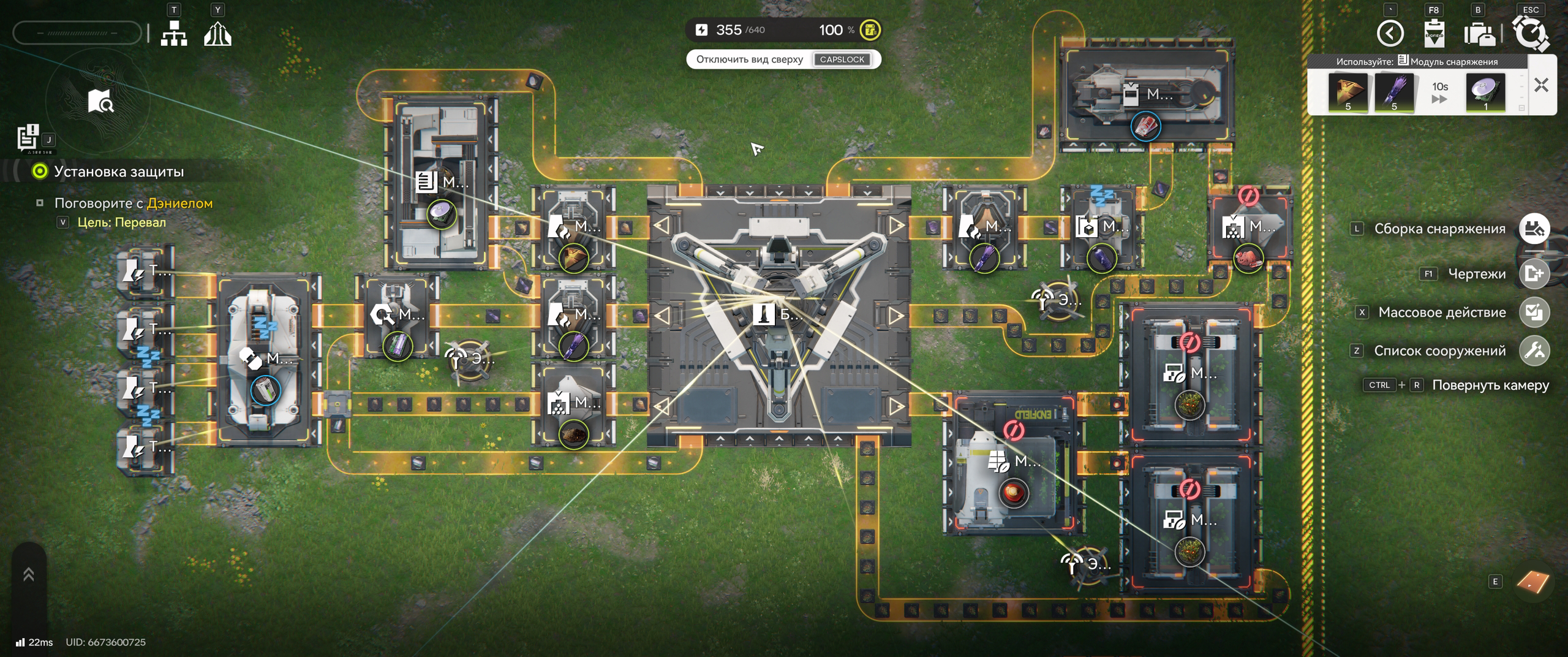Select the orange triangular ingredient in recipe

coord(1347,92)
